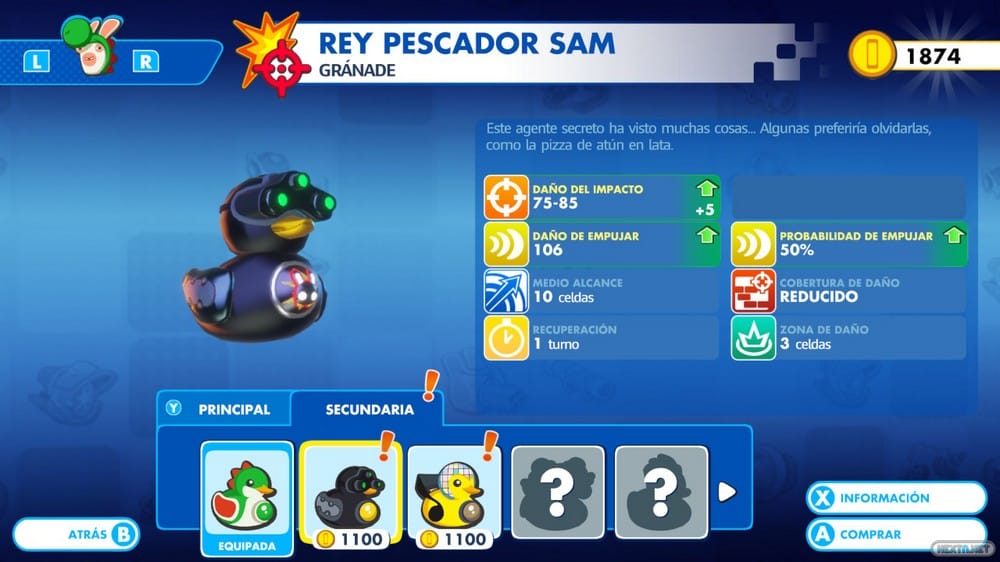The height and width of the screenshot is (562, 1000).
Task: Select the black night-vision duck grenade
Action: (350, 491)
